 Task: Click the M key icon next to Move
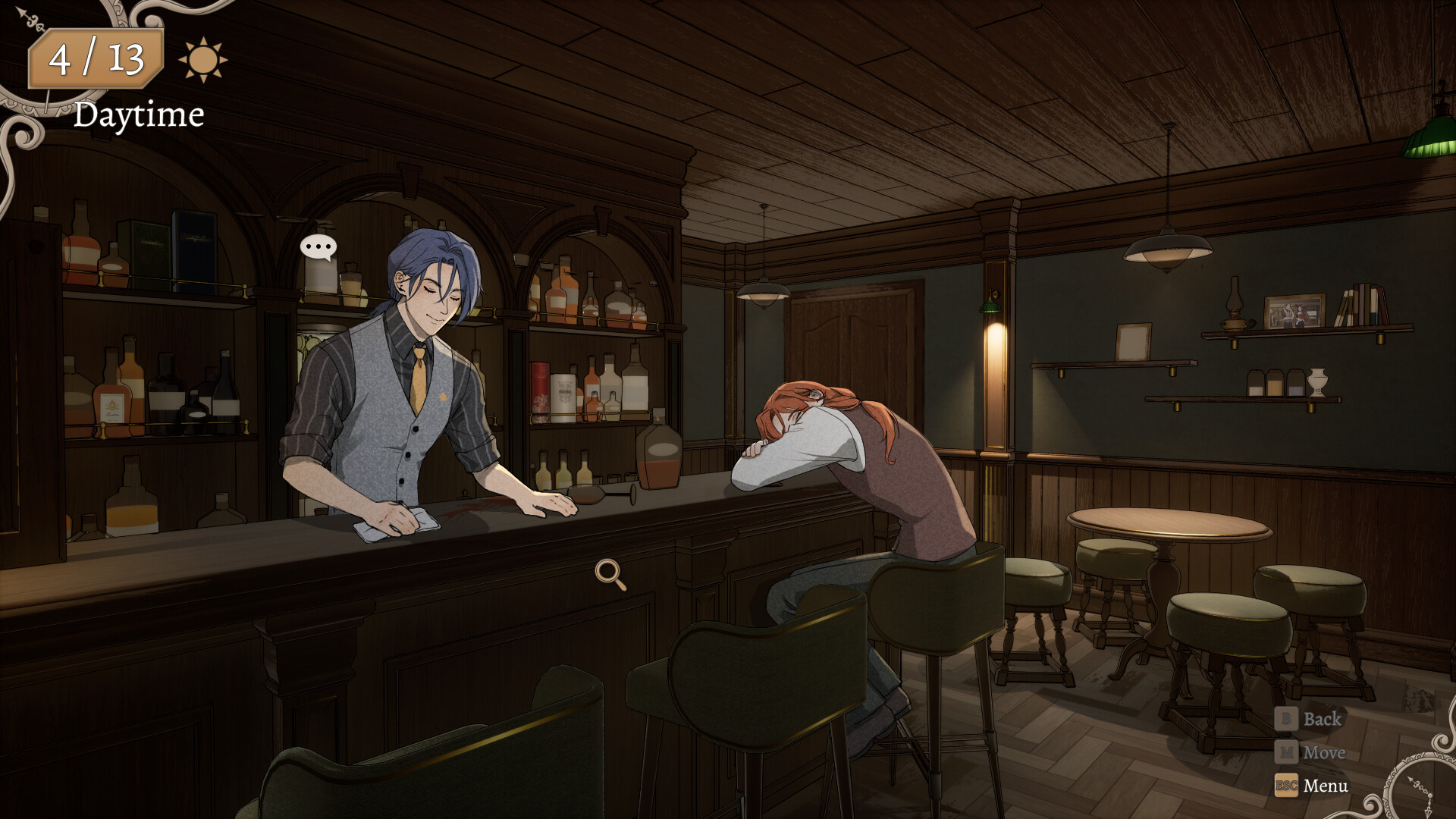pos(1286,752)
